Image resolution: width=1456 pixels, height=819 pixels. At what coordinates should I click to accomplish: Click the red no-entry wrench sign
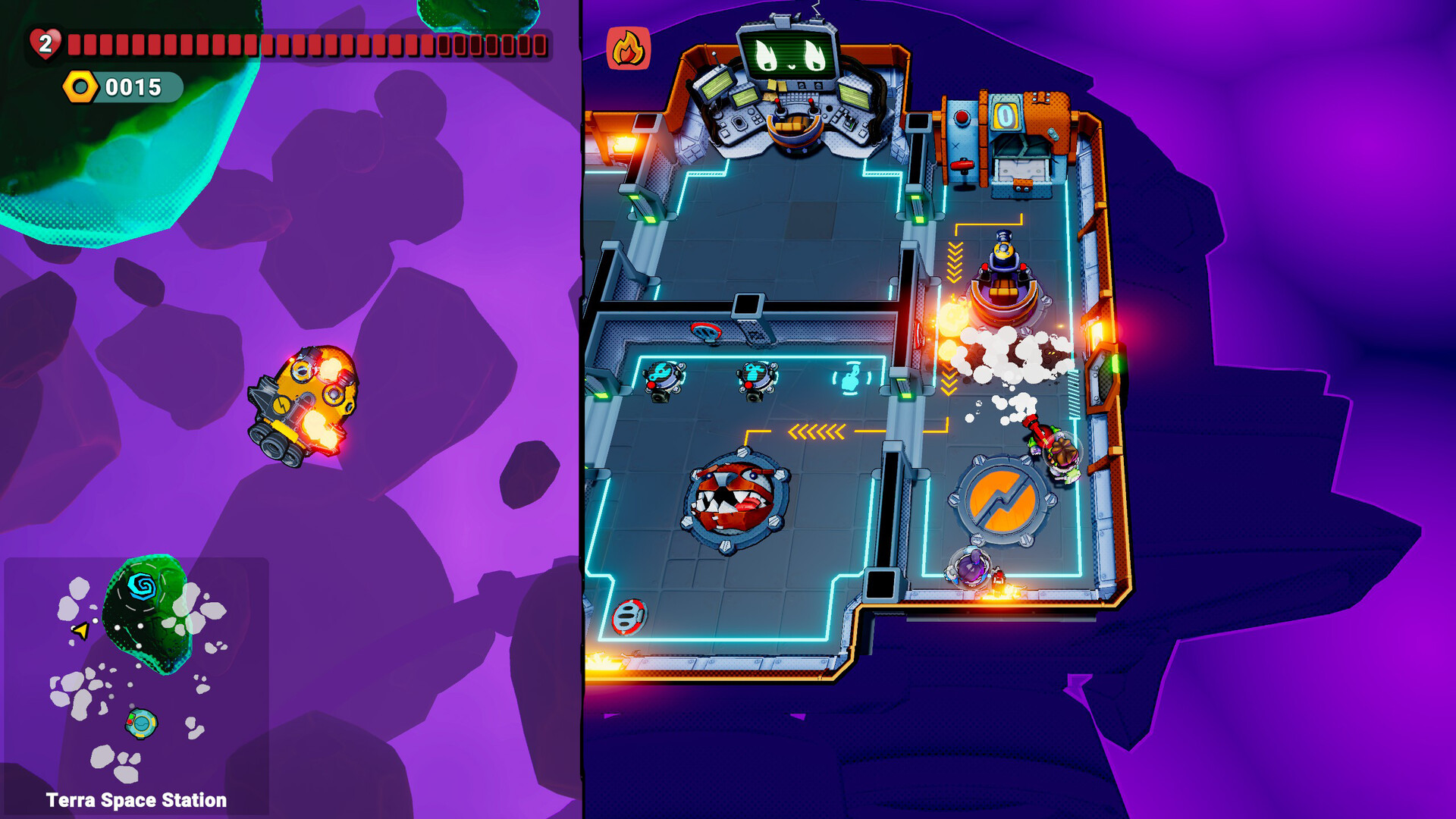click(x=707, y=330)
